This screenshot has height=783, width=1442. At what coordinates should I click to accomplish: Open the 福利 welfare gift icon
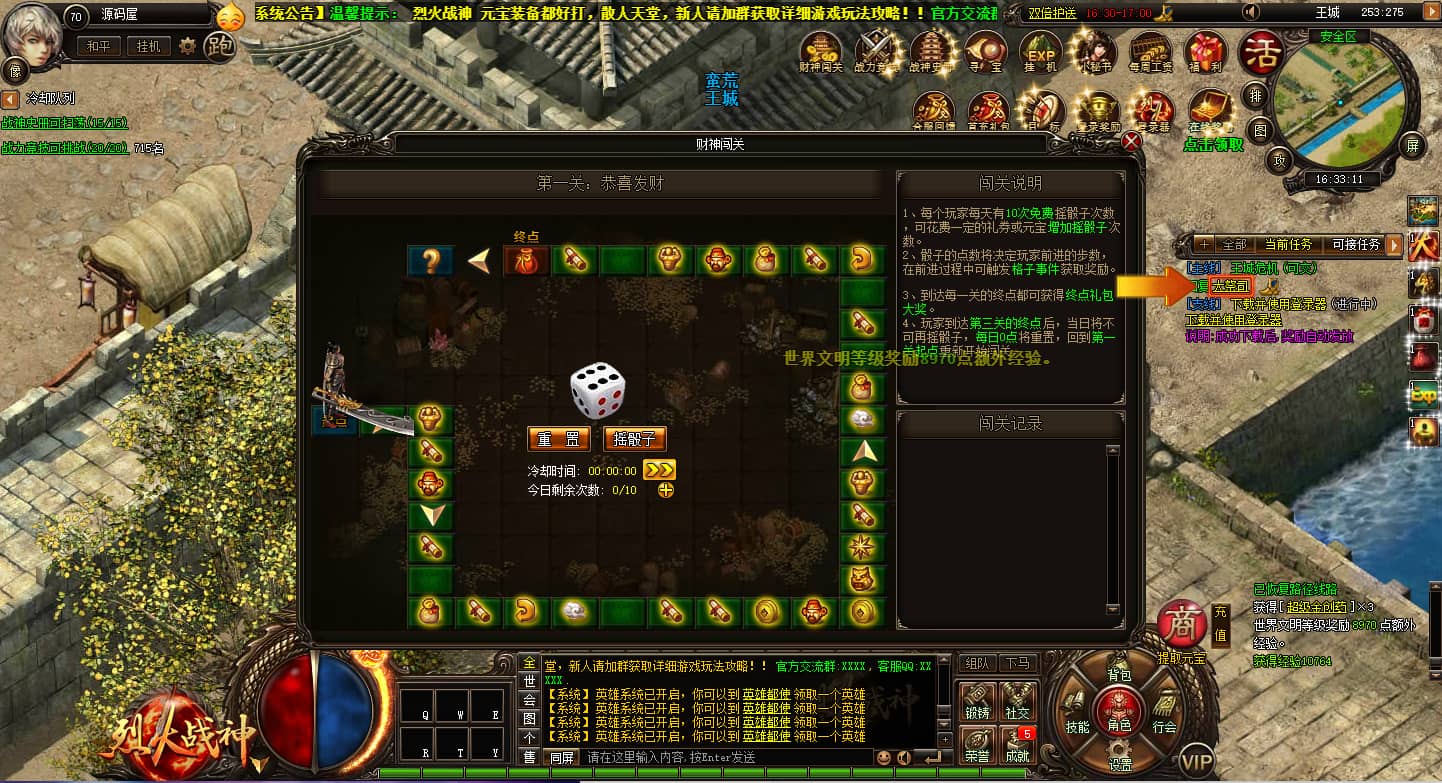[1204, 51]
